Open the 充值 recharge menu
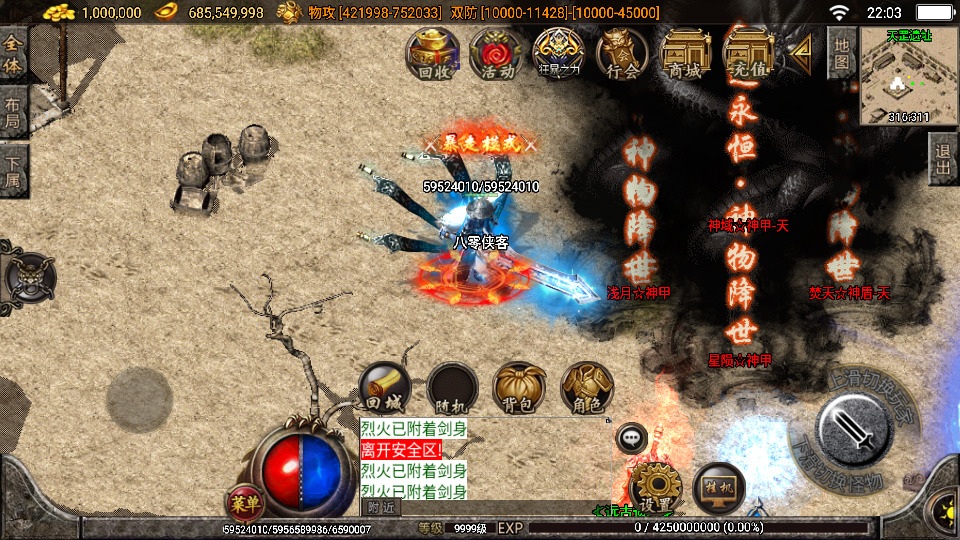Viewport: 960px width, 540px height. (748, 52)
